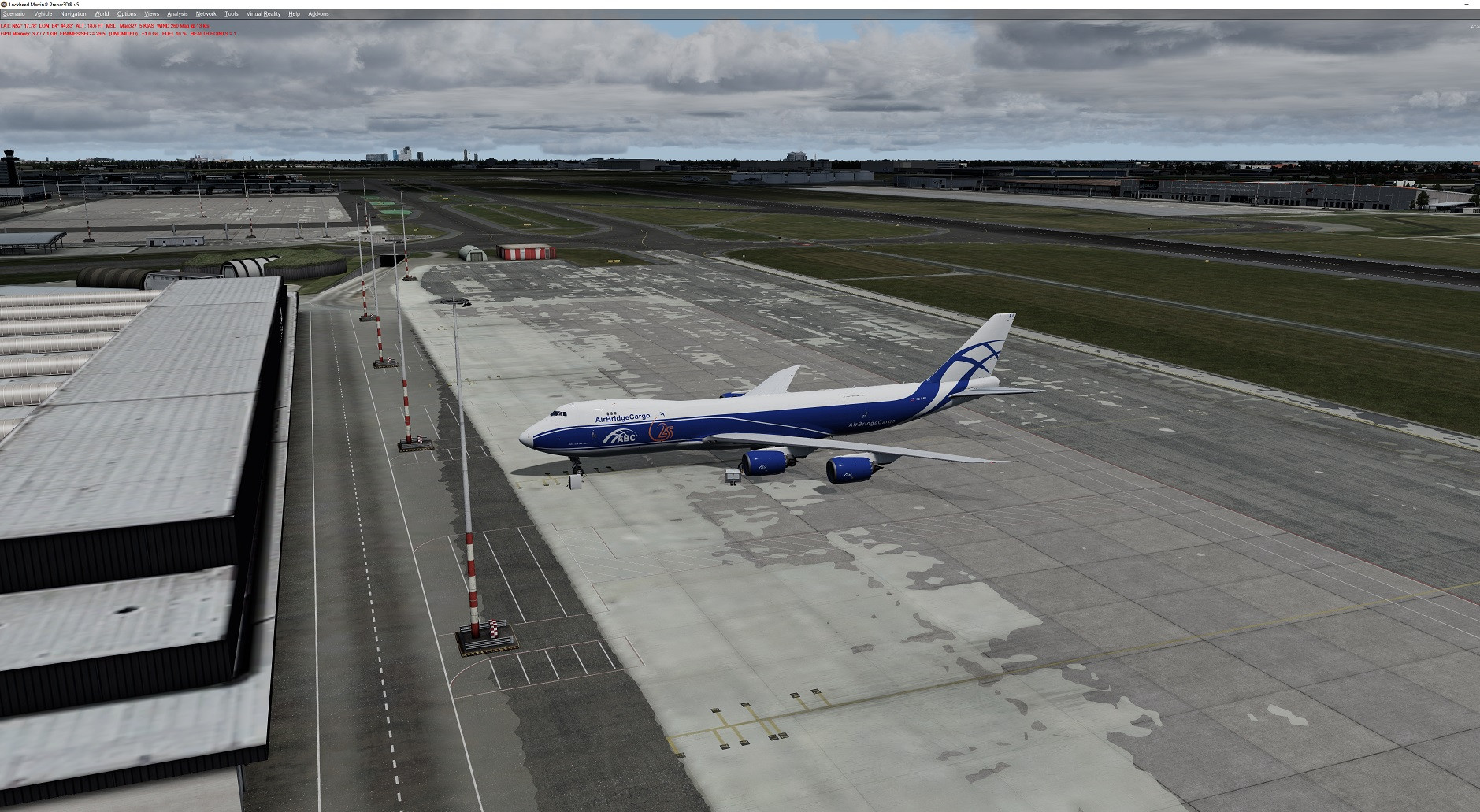This screenshot has width=1480, height=812.
Task: Open the Help menu
Action: [x=294, y=13]
